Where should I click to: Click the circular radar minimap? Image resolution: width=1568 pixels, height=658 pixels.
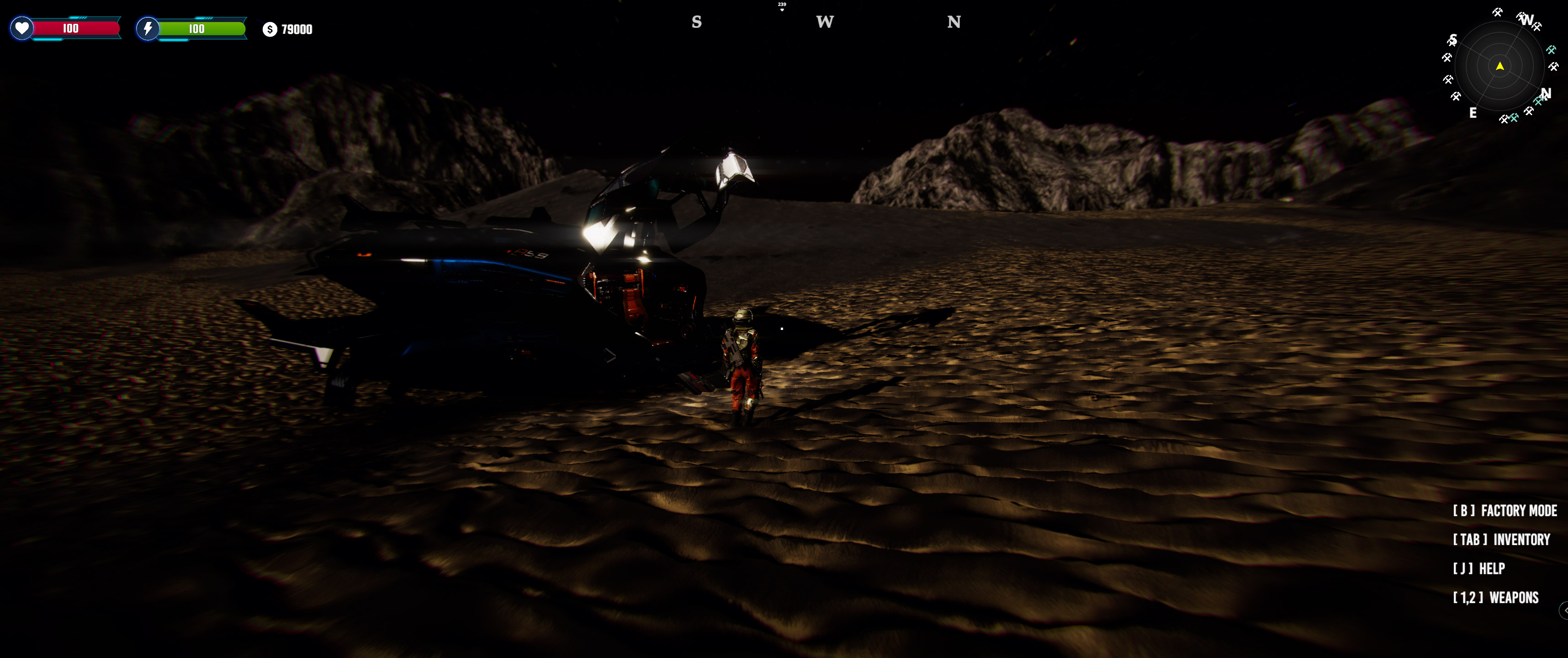[x=1500, y=66]
